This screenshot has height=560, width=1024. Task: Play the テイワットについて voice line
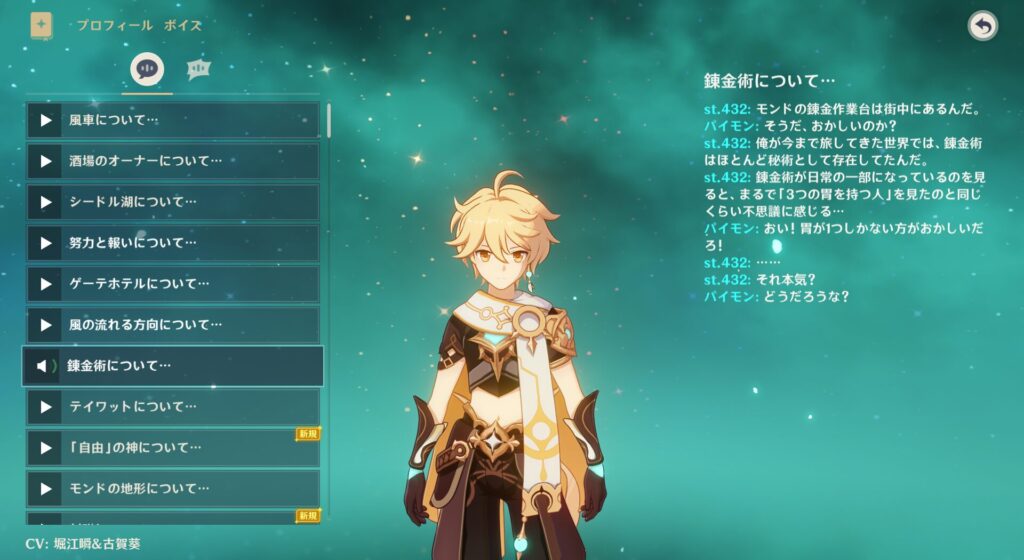tap(46, 407)
